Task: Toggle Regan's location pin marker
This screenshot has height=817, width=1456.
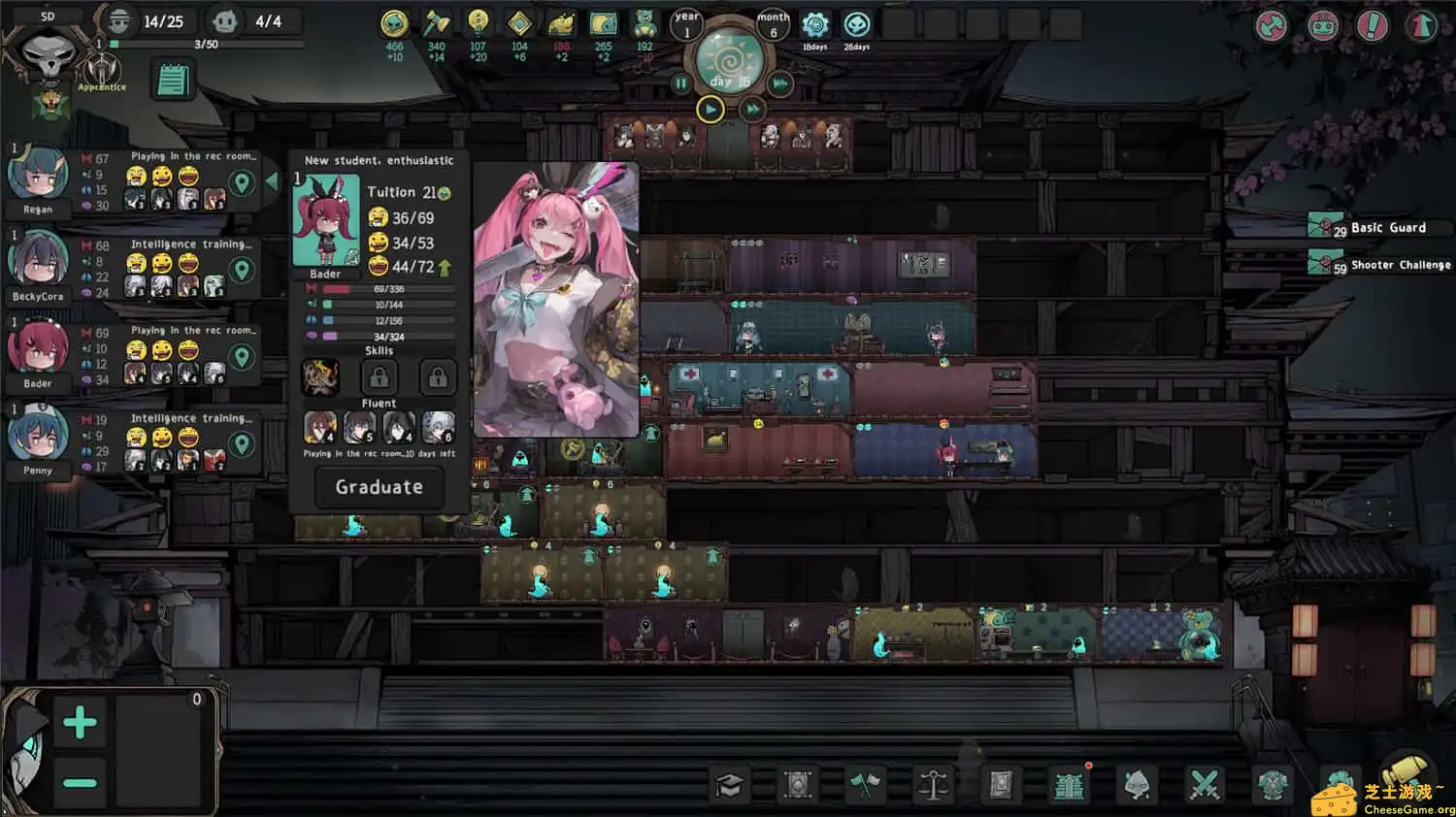Action: click(x=243, y=182)
